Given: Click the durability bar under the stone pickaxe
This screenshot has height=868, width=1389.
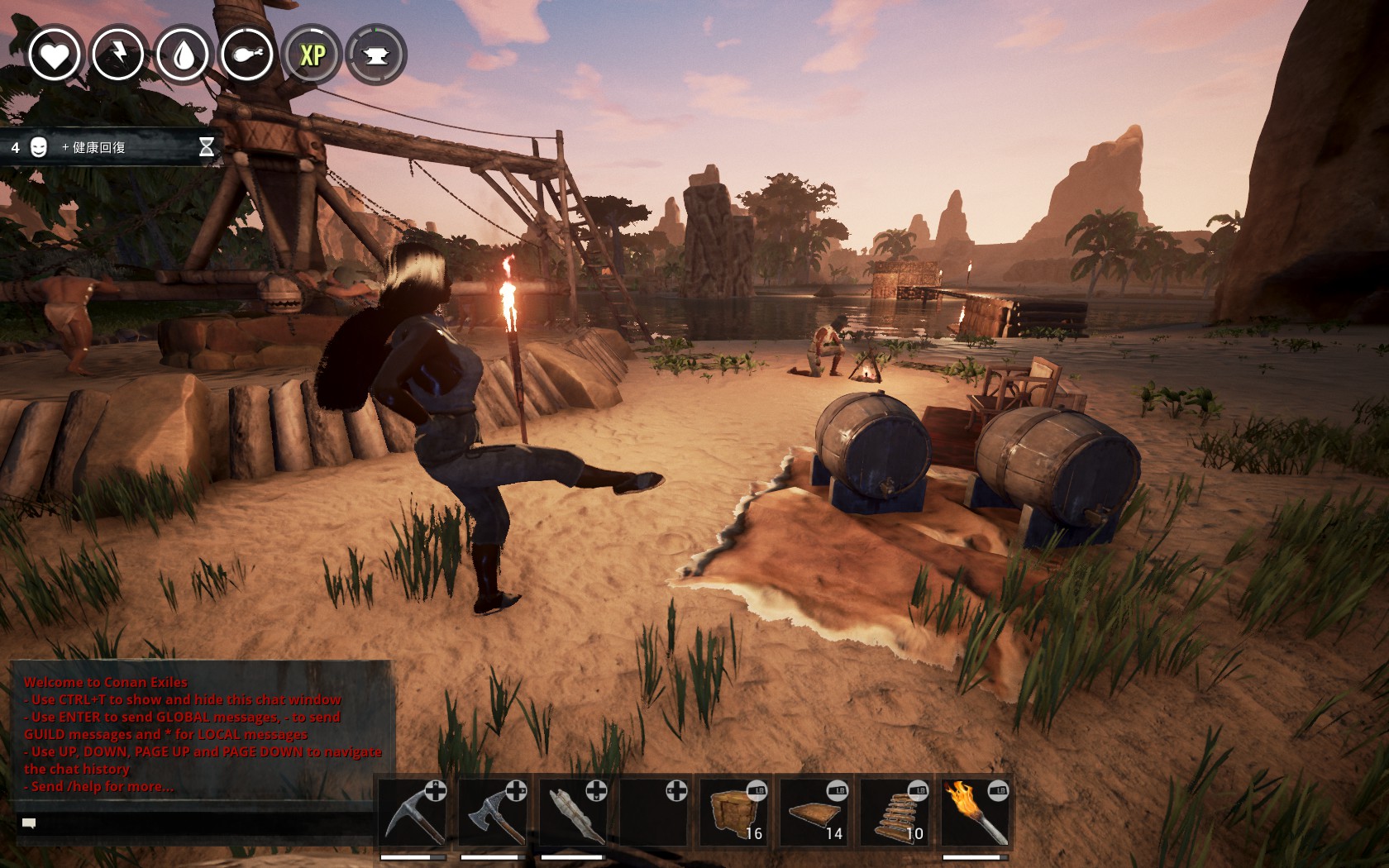Looking at the screenshot, I should (x=413, y=857).
